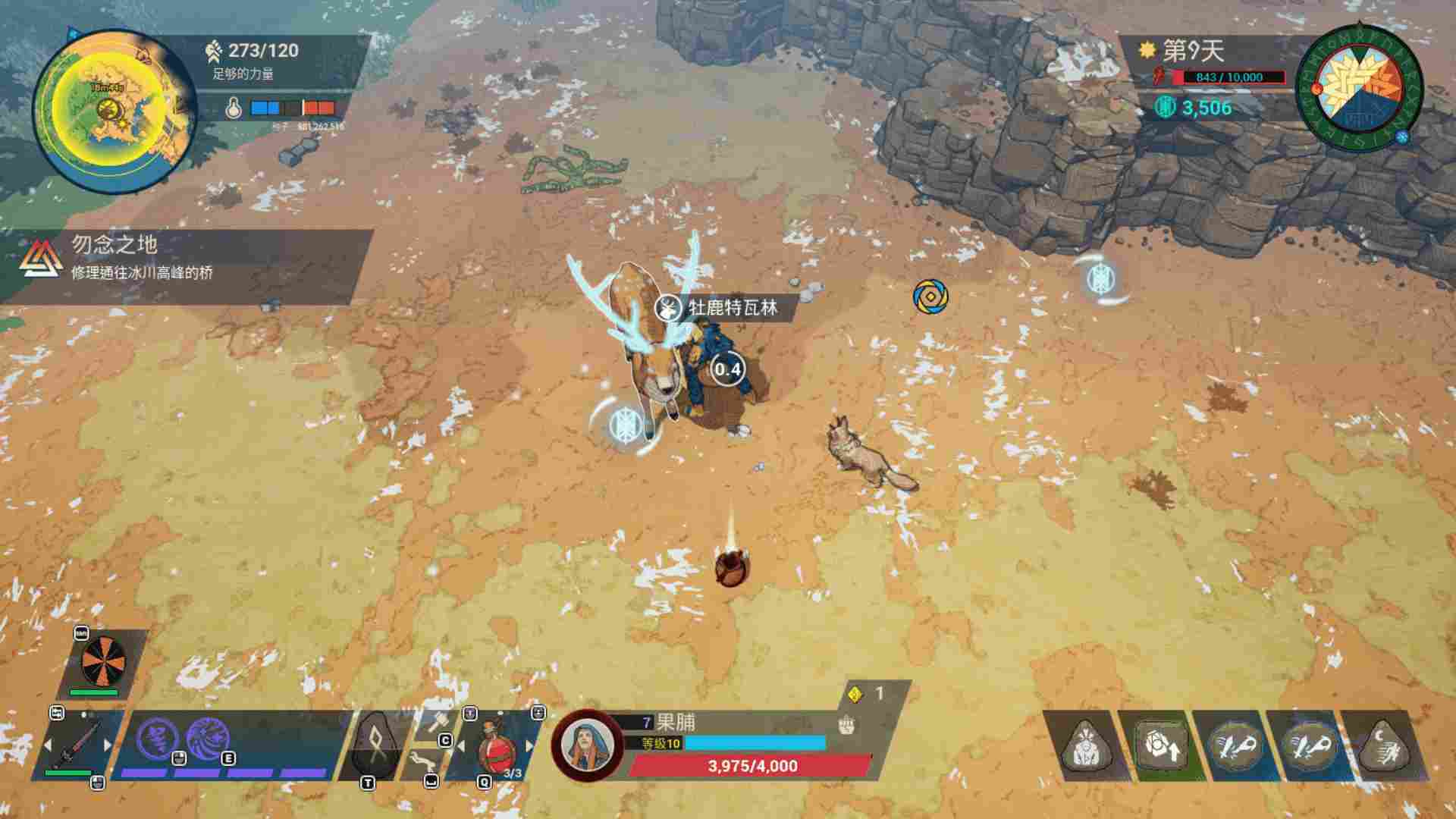Viewport: 1456px width, 819px height.
Task: Cycle to the next consumable after the potion
Action: tap(529, 746)
